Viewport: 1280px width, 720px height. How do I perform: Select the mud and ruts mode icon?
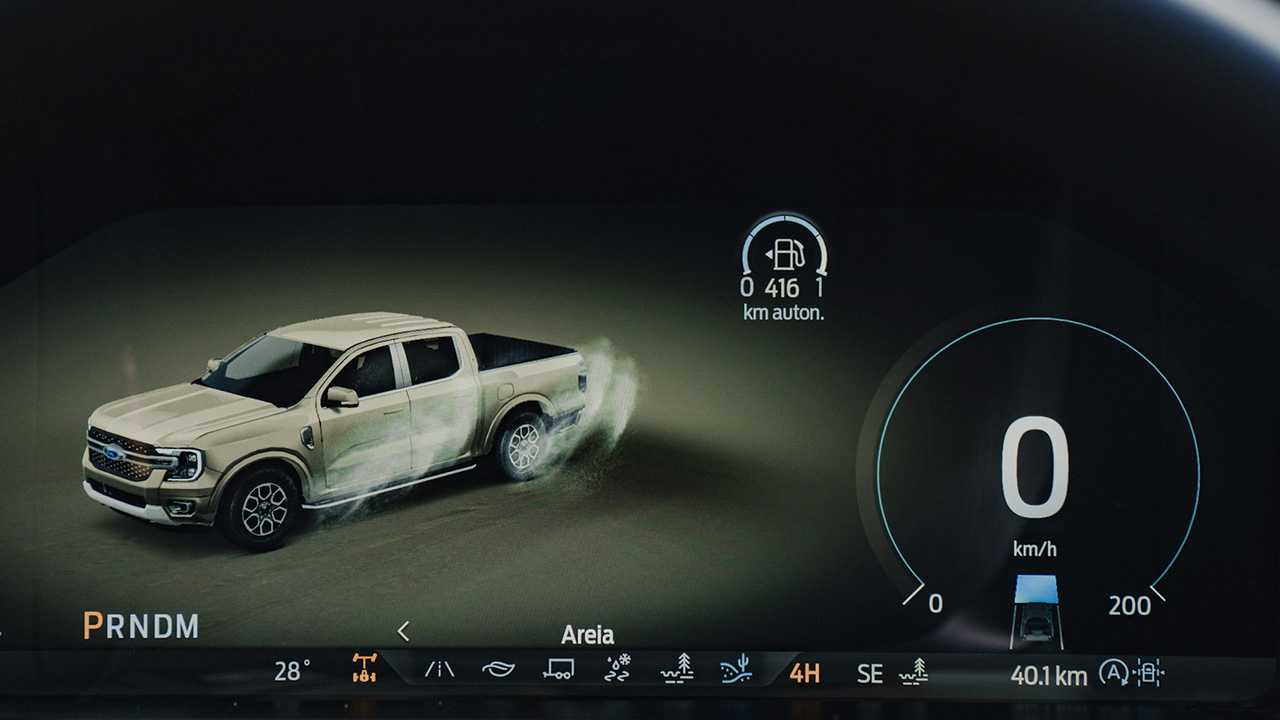pos(677,668)
